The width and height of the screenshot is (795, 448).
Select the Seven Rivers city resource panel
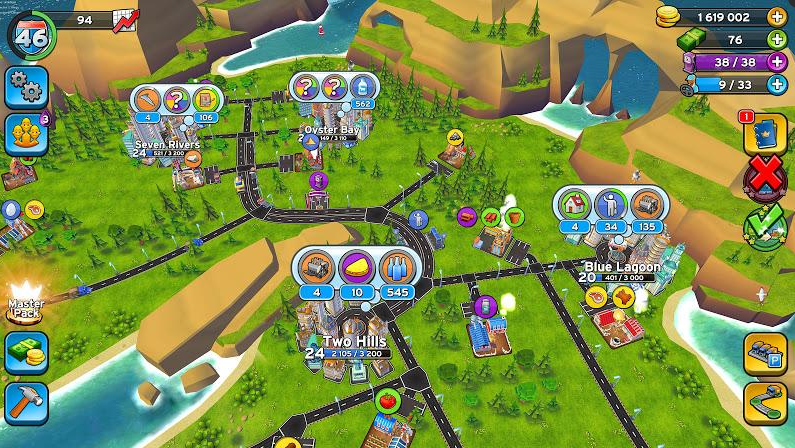point(179,106)
